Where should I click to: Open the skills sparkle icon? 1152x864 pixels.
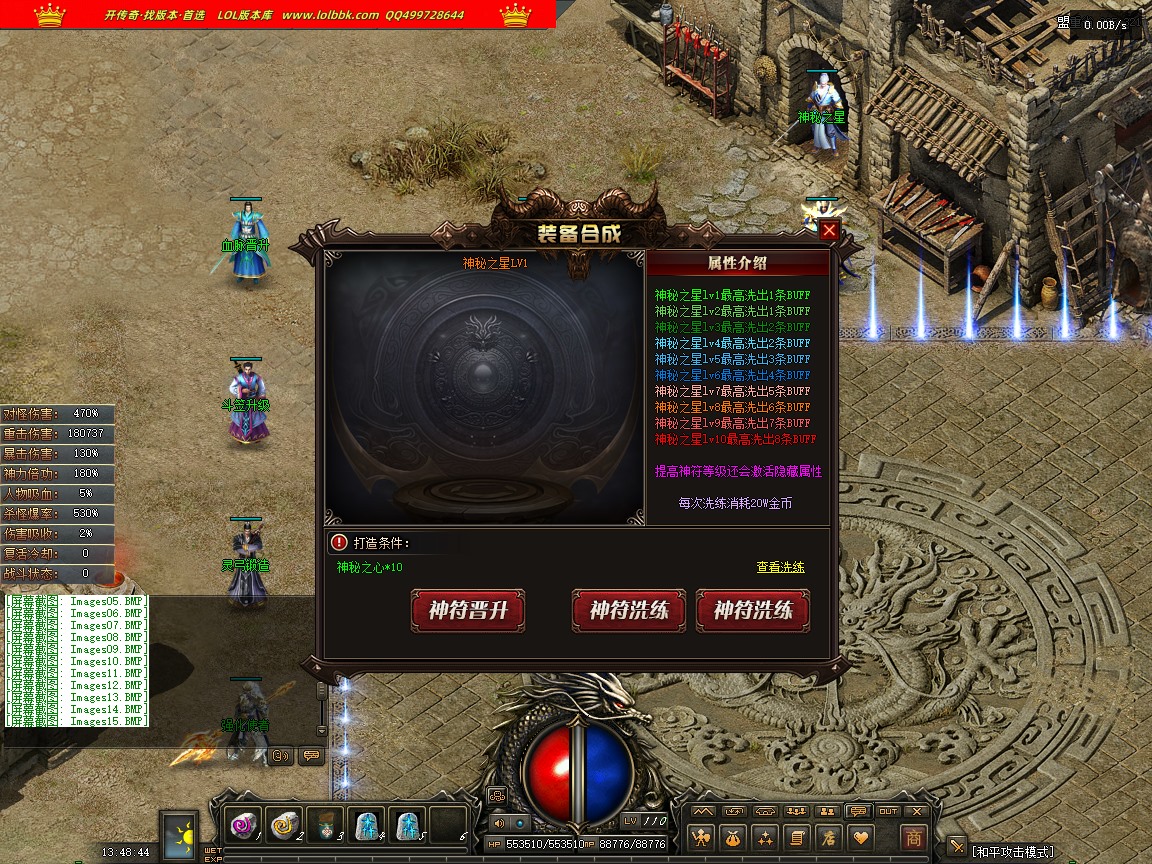(766, 837)
